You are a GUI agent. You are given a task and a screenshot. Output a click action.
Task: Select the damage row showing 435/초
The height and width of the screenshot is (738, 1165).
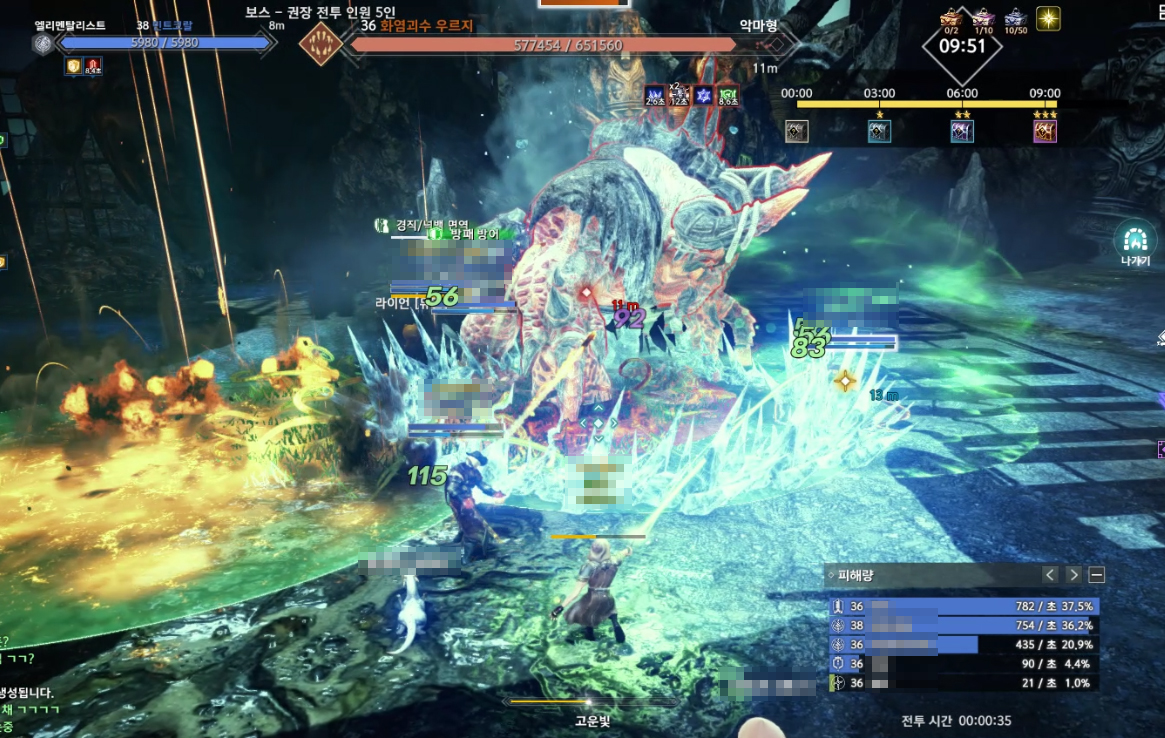[x=963, y=645]
